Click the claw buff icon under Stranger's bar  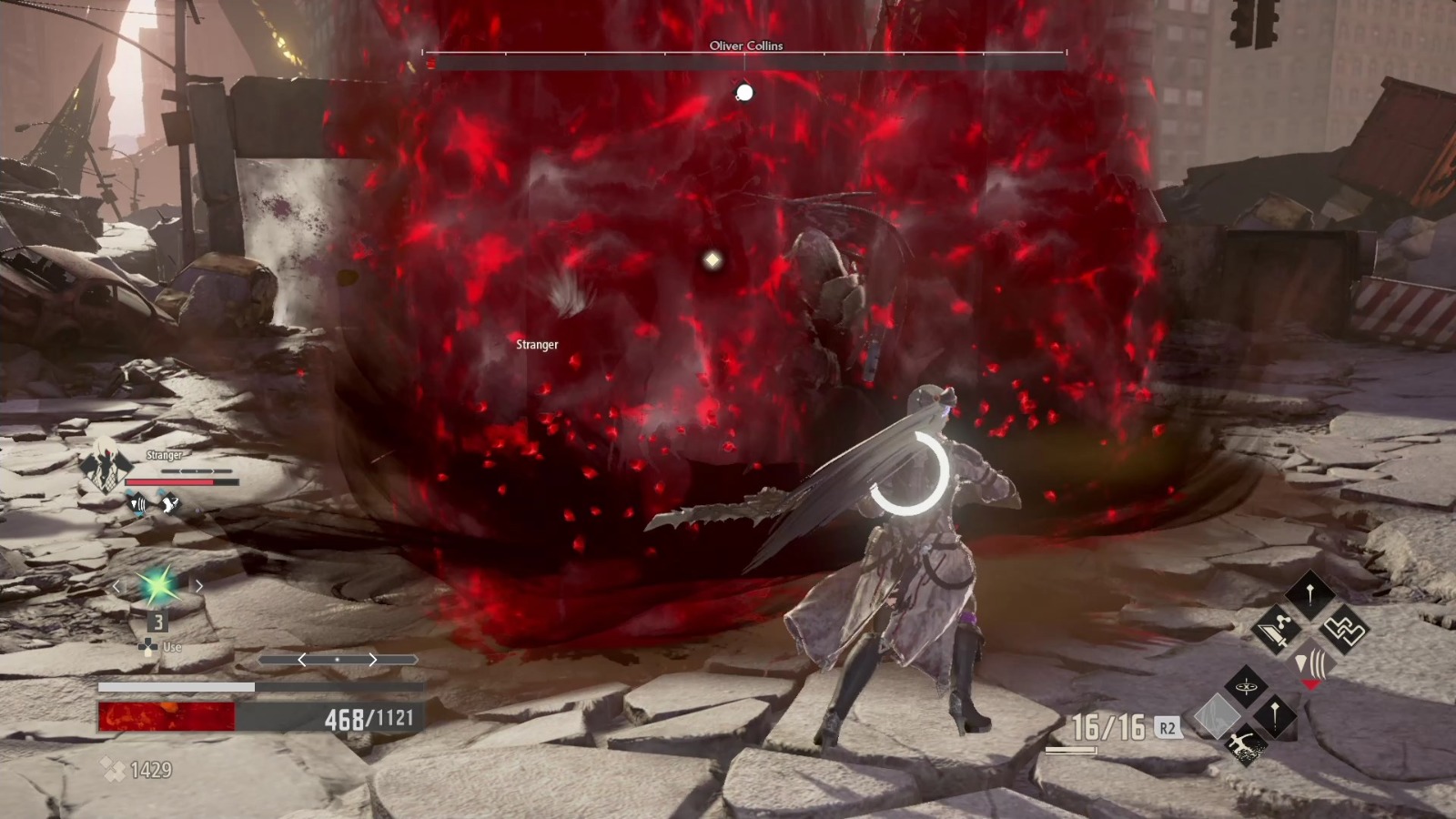click(x=169, y=504)
